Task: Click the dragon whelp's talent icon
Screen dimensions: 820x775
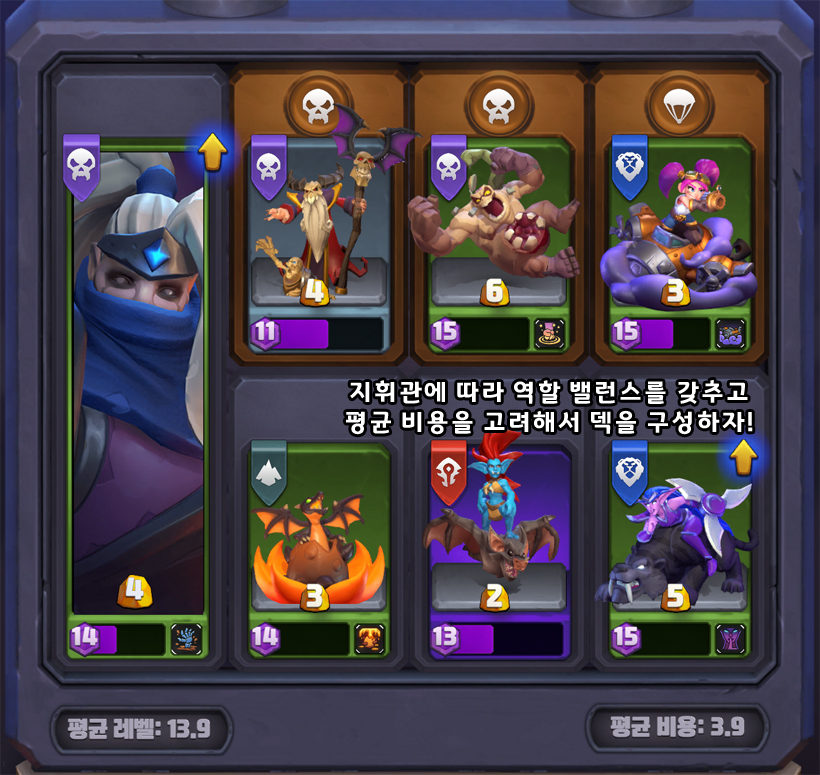Action: (369, 638)
